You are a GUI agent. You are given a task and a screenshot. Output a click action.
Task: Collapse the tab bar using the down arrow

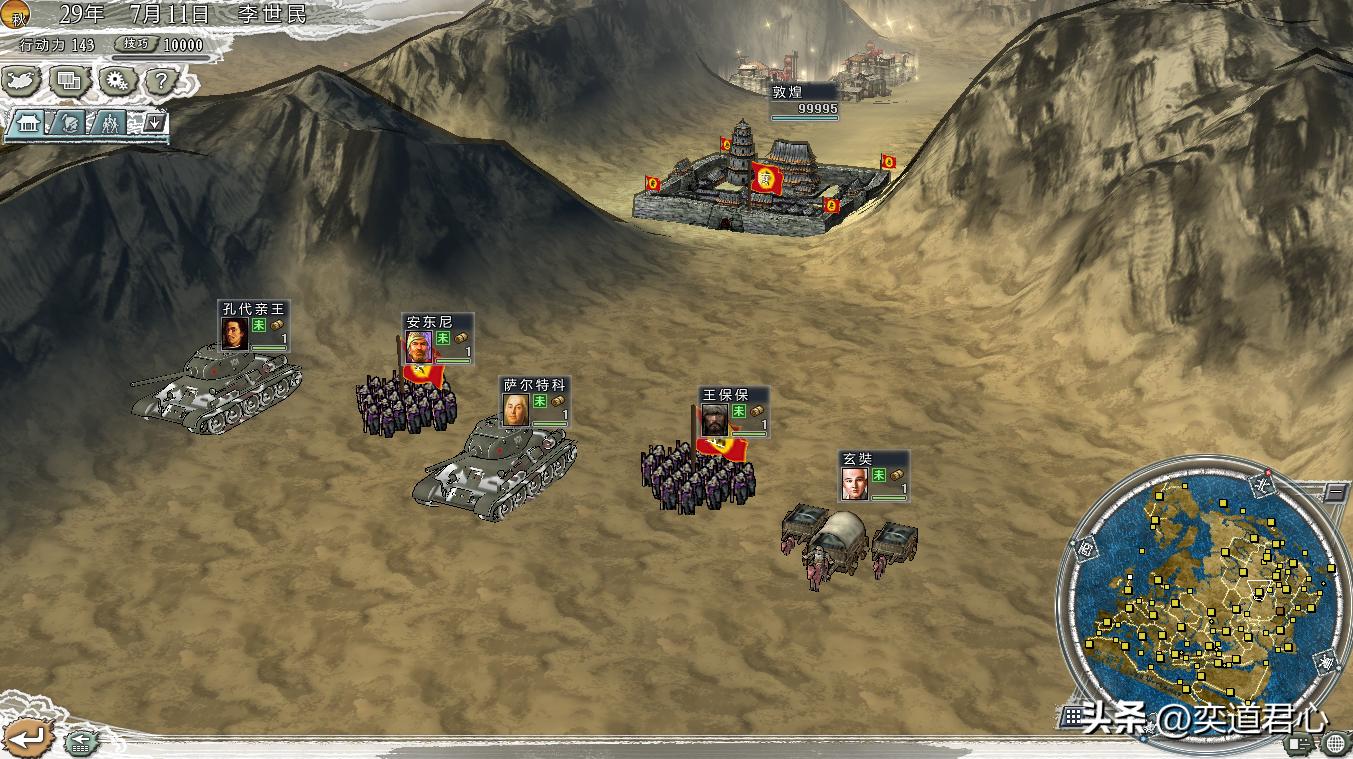(x=155, y=123)
